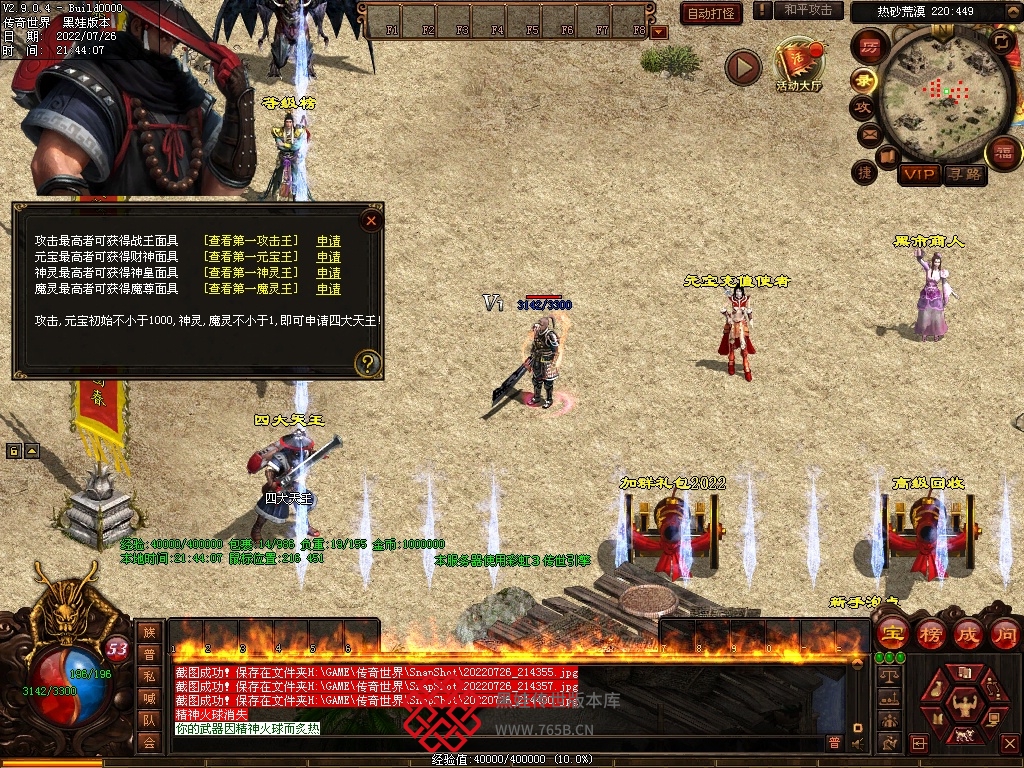
Task: Open the VIP panel
Action: [x=918, y=174]
